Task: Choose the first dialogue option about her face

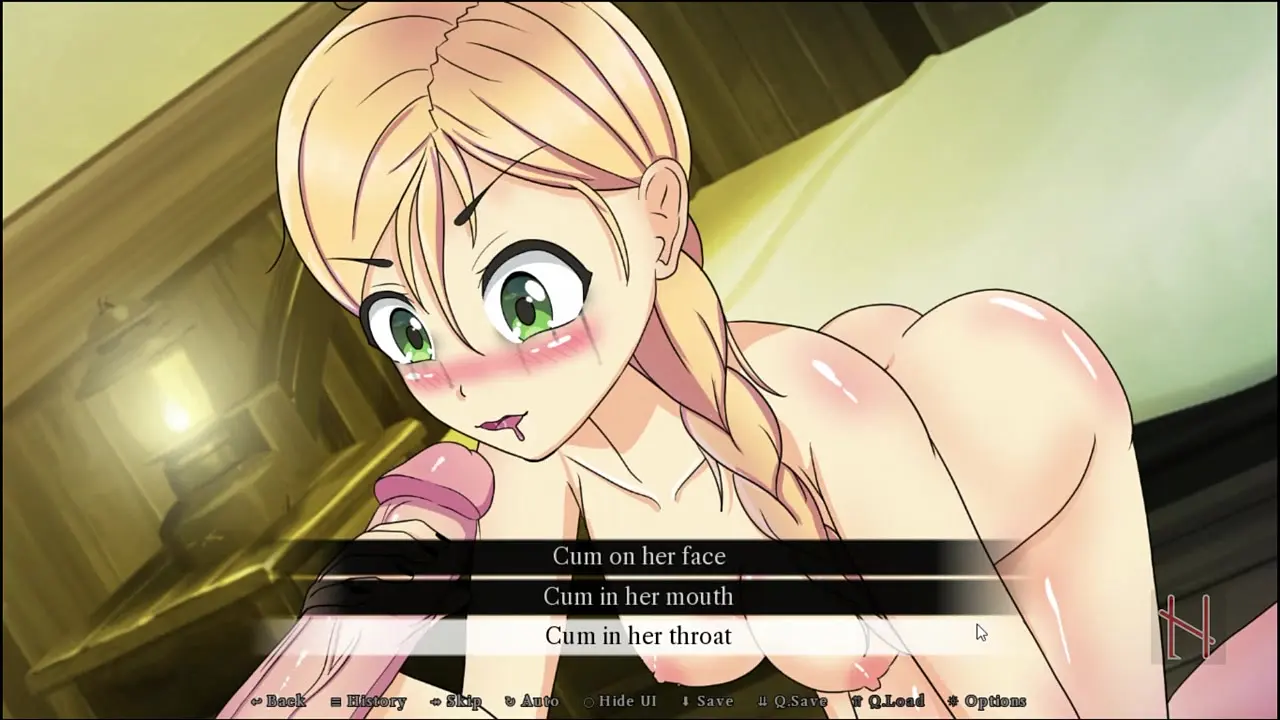Action: pyautogui.click(x=639, y=556)
